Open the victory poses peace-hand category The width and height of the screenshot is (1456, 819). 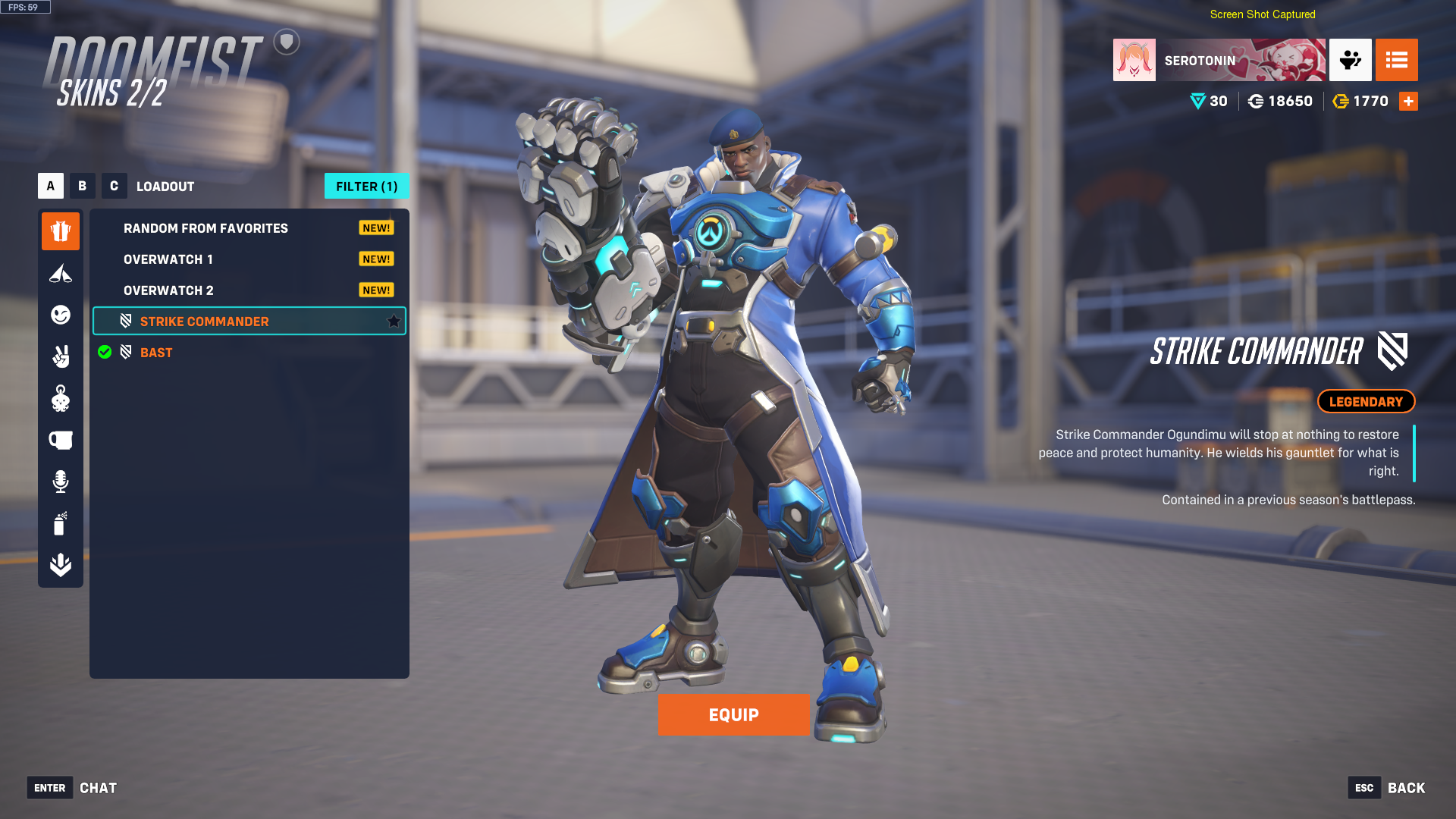coord(61,356)
